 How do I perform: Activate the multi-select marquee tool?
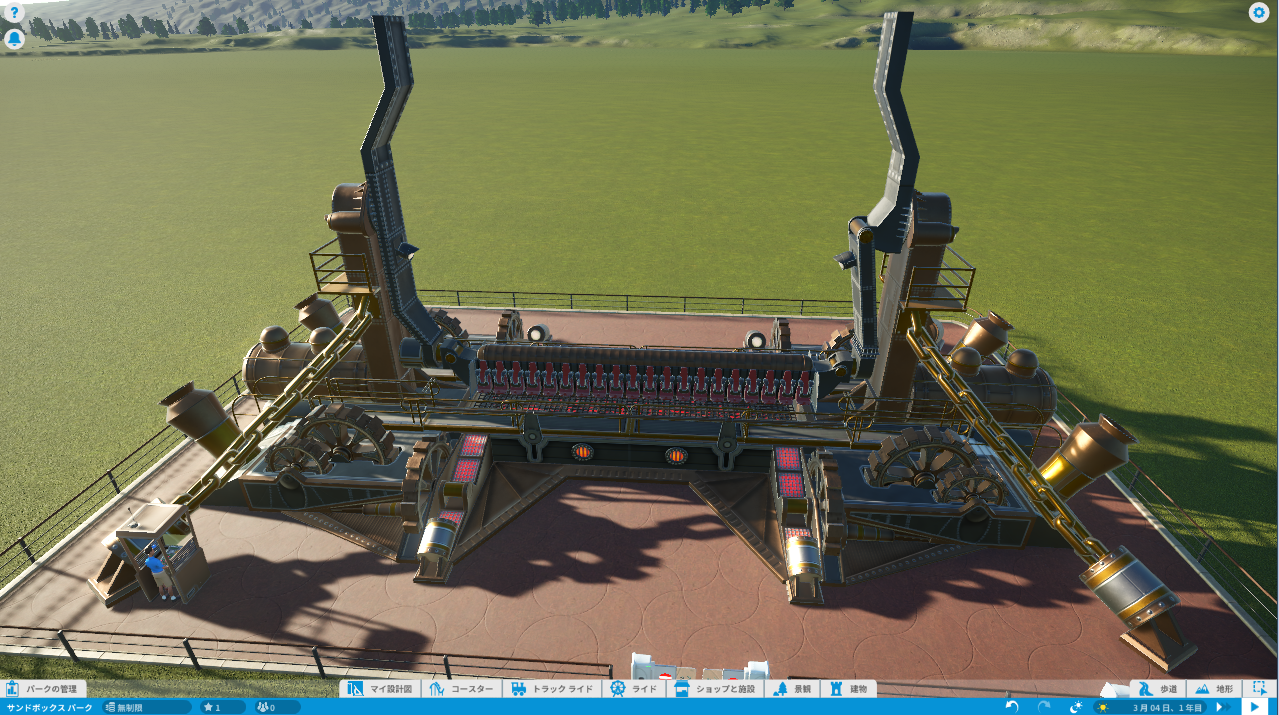tap(1260, 689)
